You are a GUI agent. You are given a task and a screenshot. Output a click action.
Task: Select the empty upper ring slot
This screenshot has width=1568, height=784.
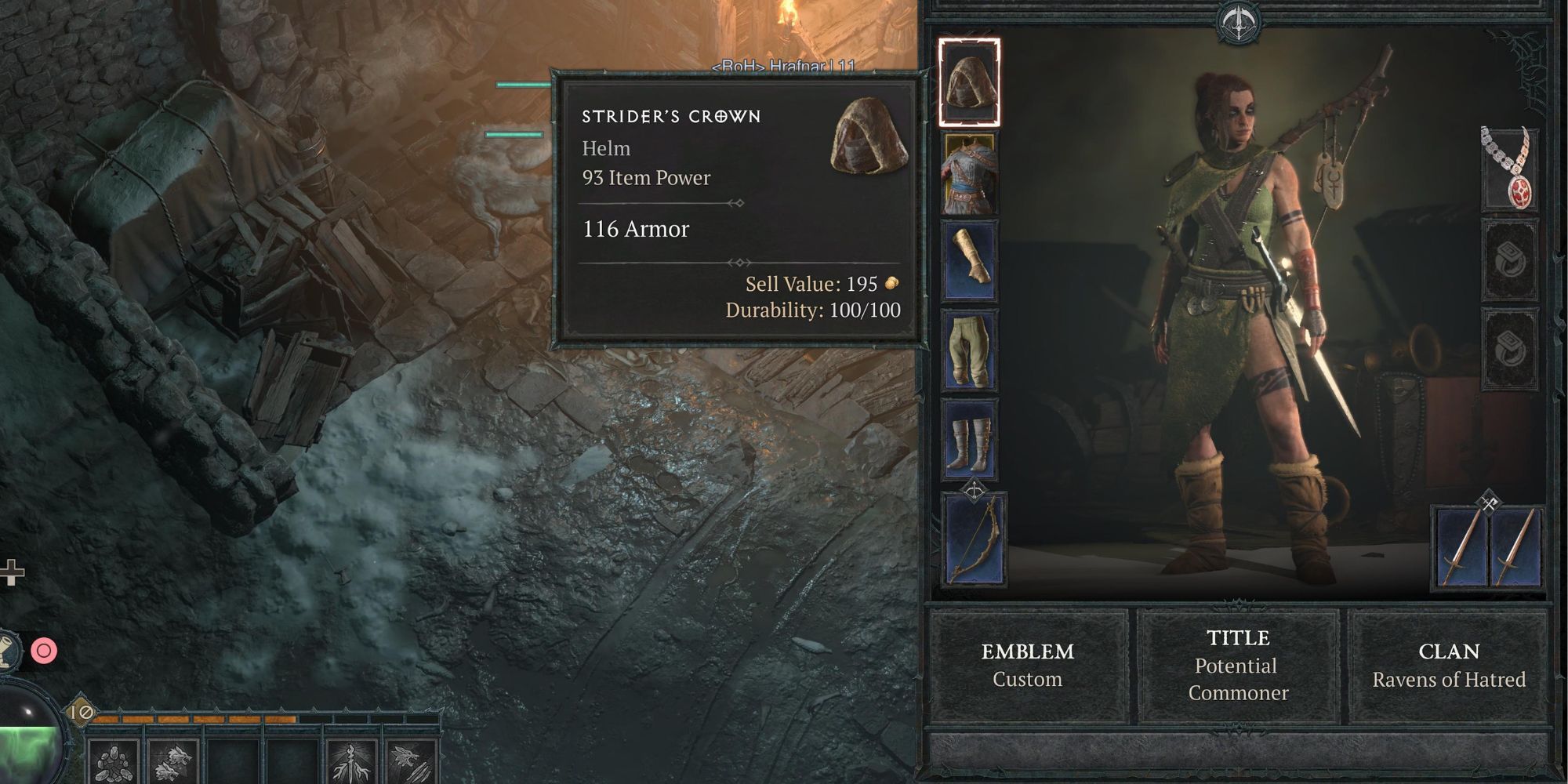[x=1509, y=259]
